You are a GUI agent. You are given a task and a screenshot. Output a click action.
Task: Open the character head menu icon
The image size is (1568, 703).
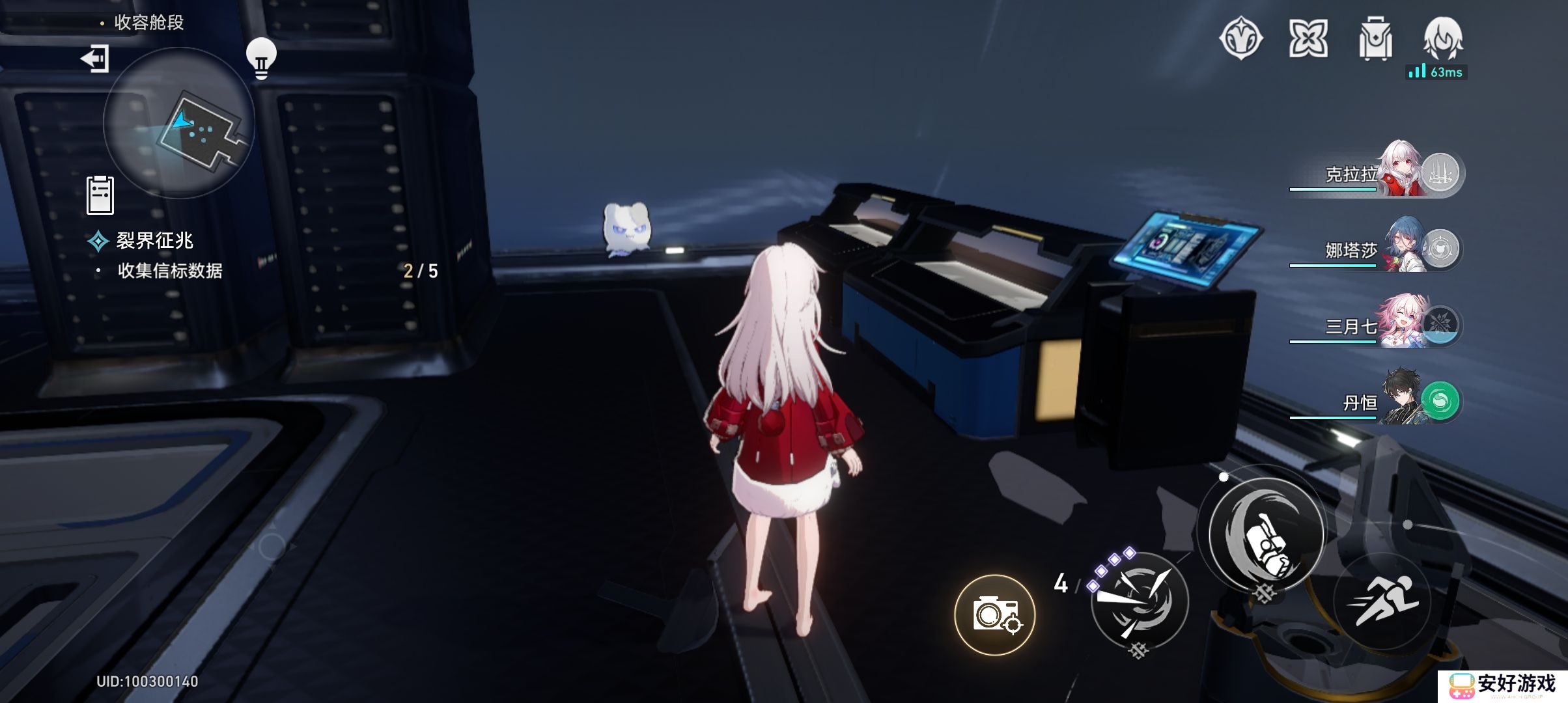coord(1443,39)
